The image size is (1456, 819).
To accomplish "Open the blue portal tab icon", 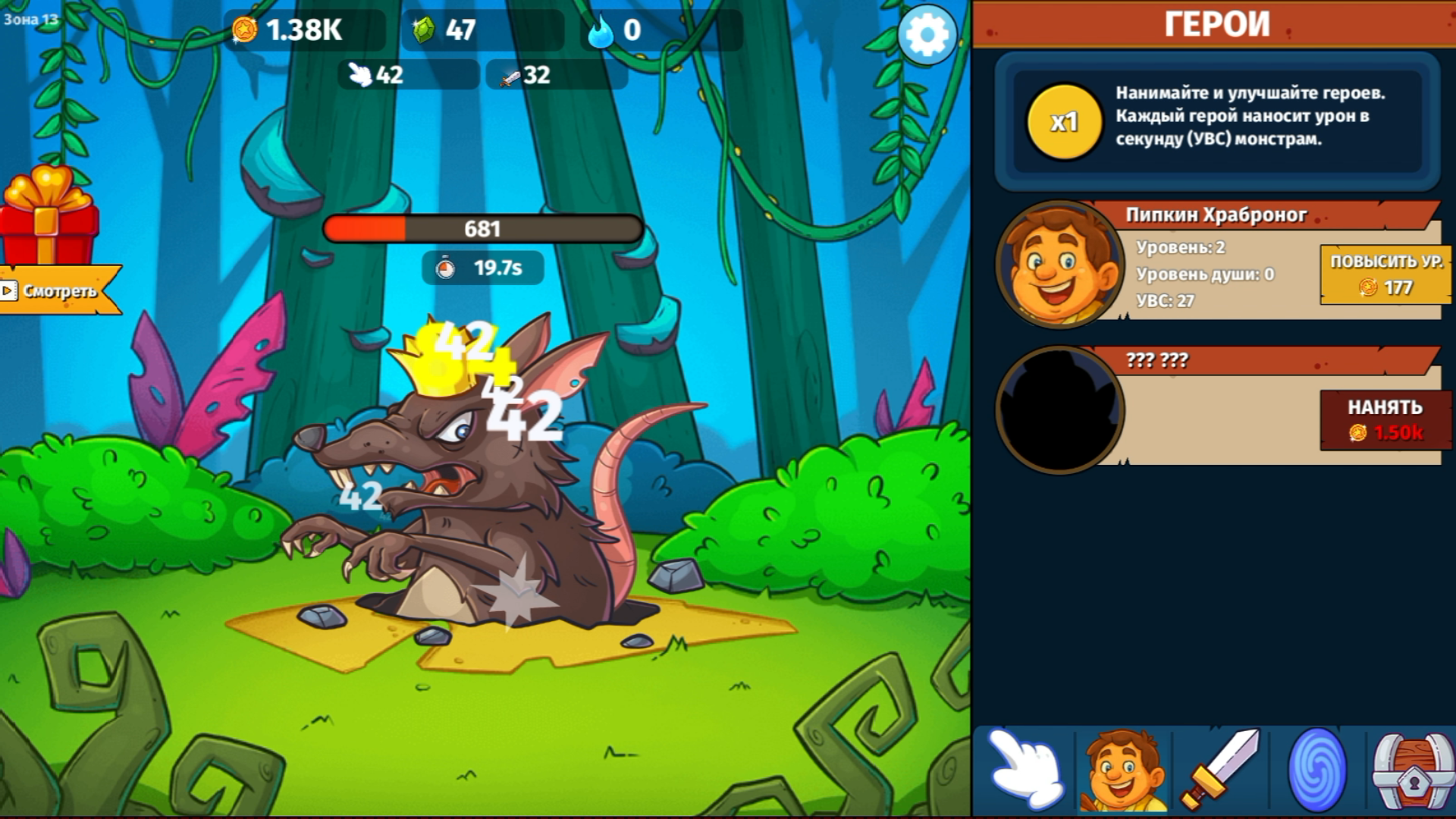I will (1316, 770).
